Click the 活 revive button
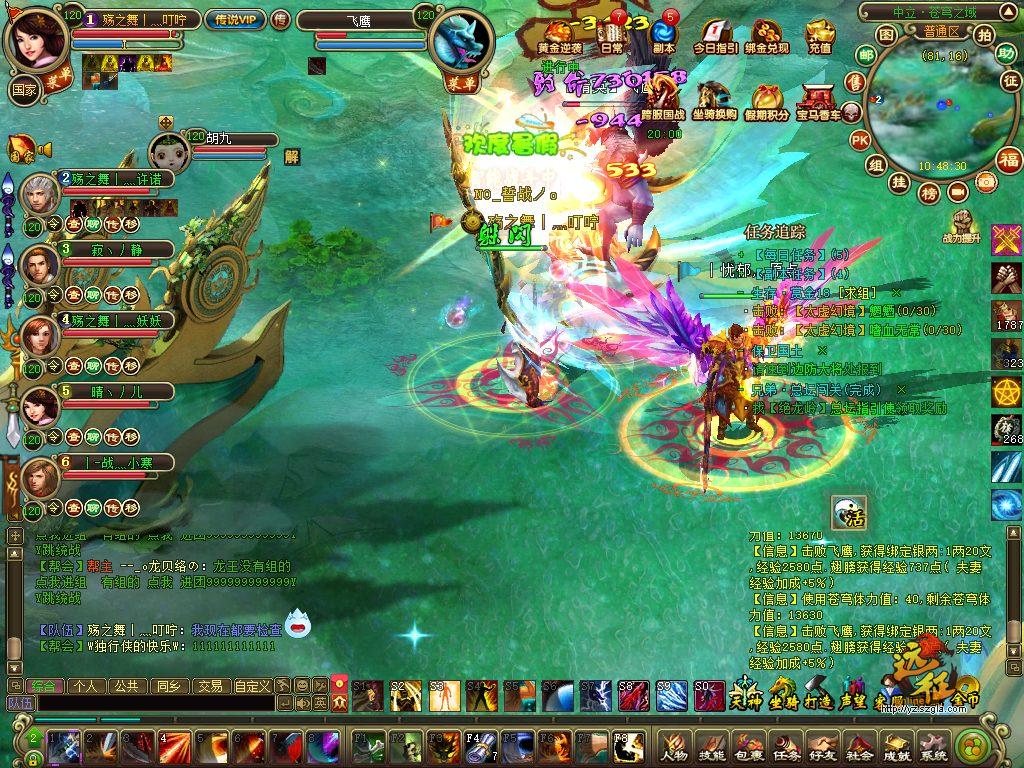 850,514
